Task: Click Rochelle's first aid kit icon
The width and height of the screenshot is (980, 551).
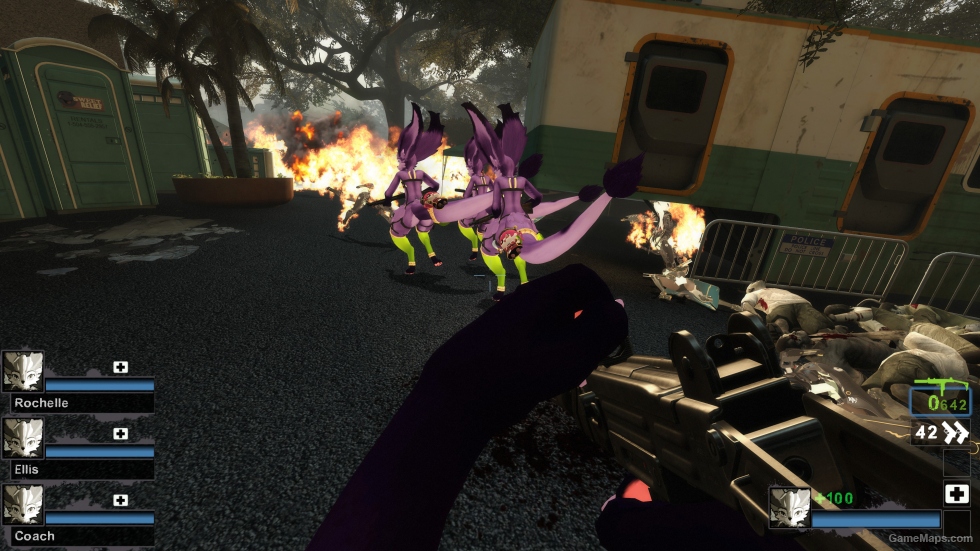Action: click(120, 367)
